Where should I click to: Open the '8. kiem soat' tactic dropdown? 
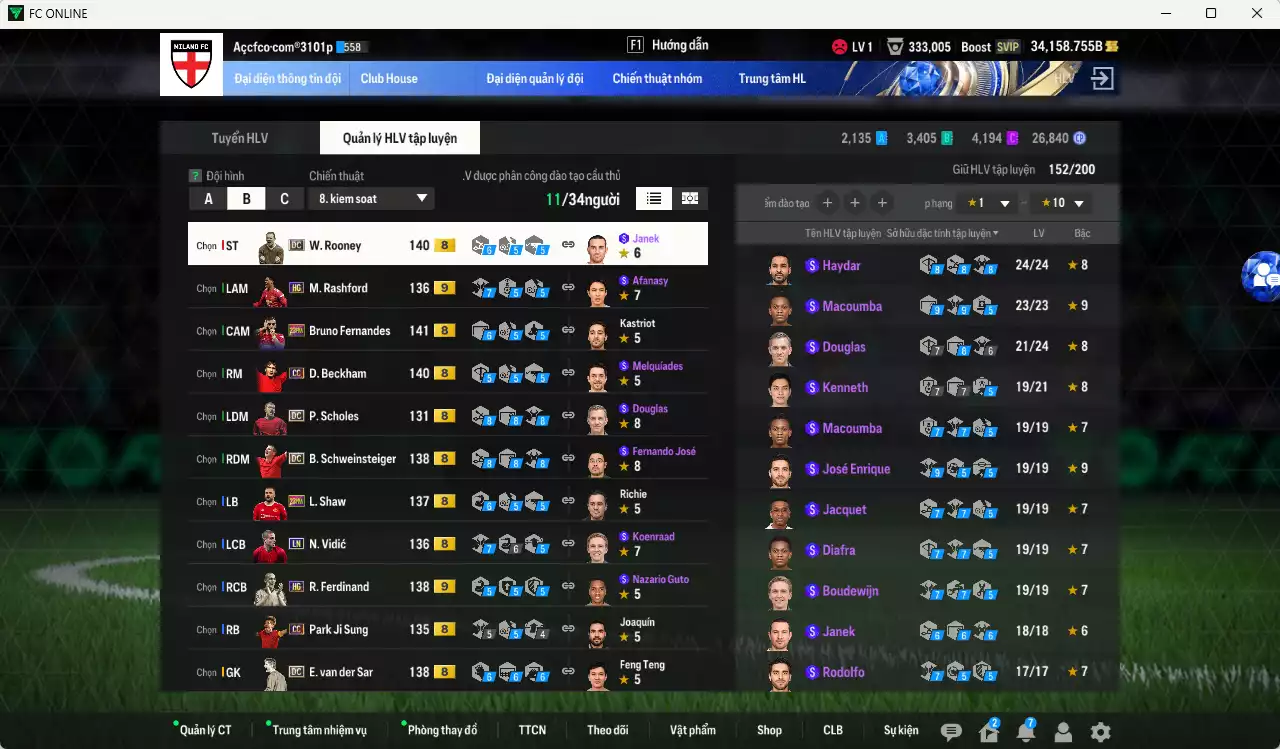[x=371, y=198]
